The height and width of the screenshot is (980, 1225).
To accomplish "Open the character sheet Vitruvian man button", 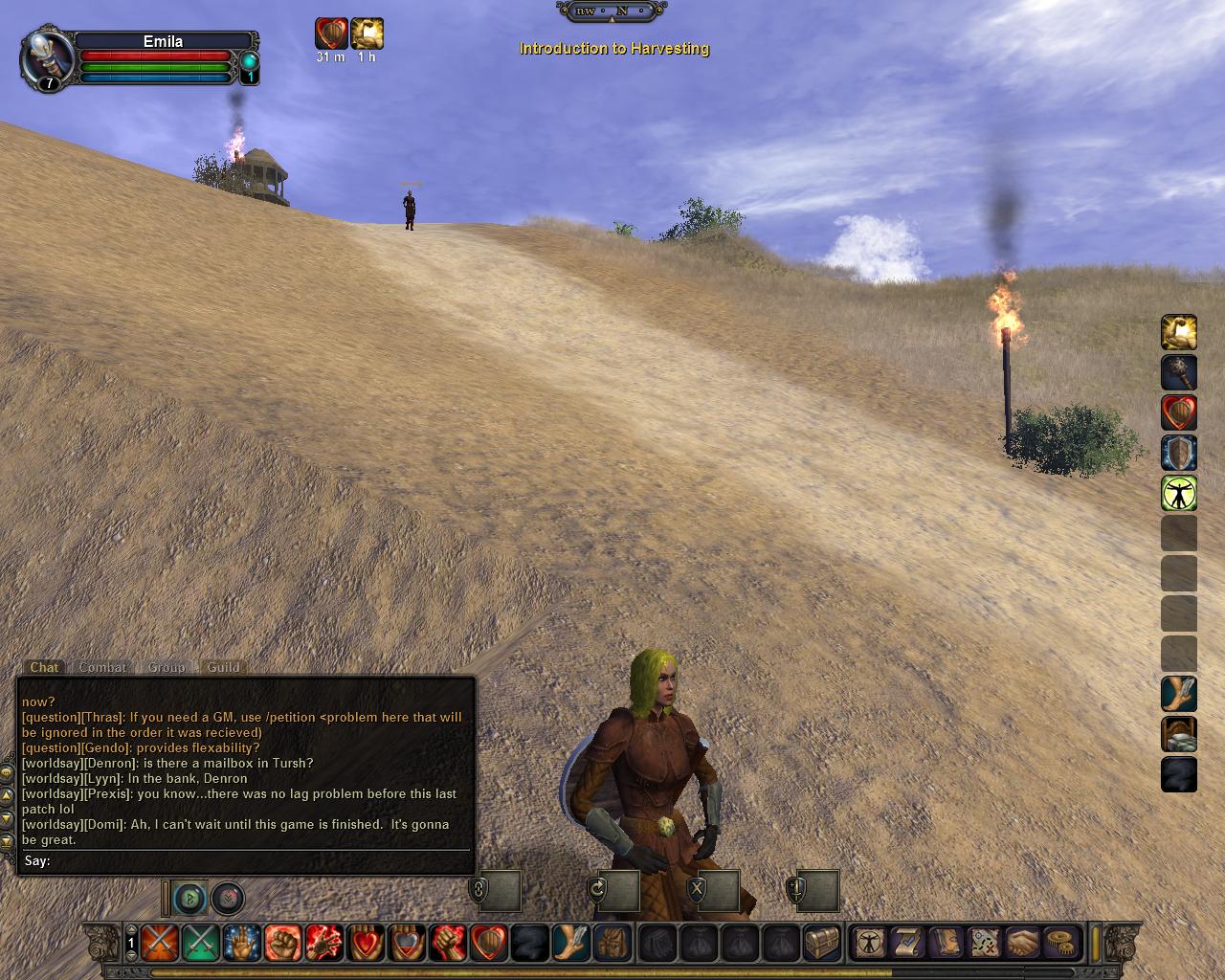I will pos(870,943).
